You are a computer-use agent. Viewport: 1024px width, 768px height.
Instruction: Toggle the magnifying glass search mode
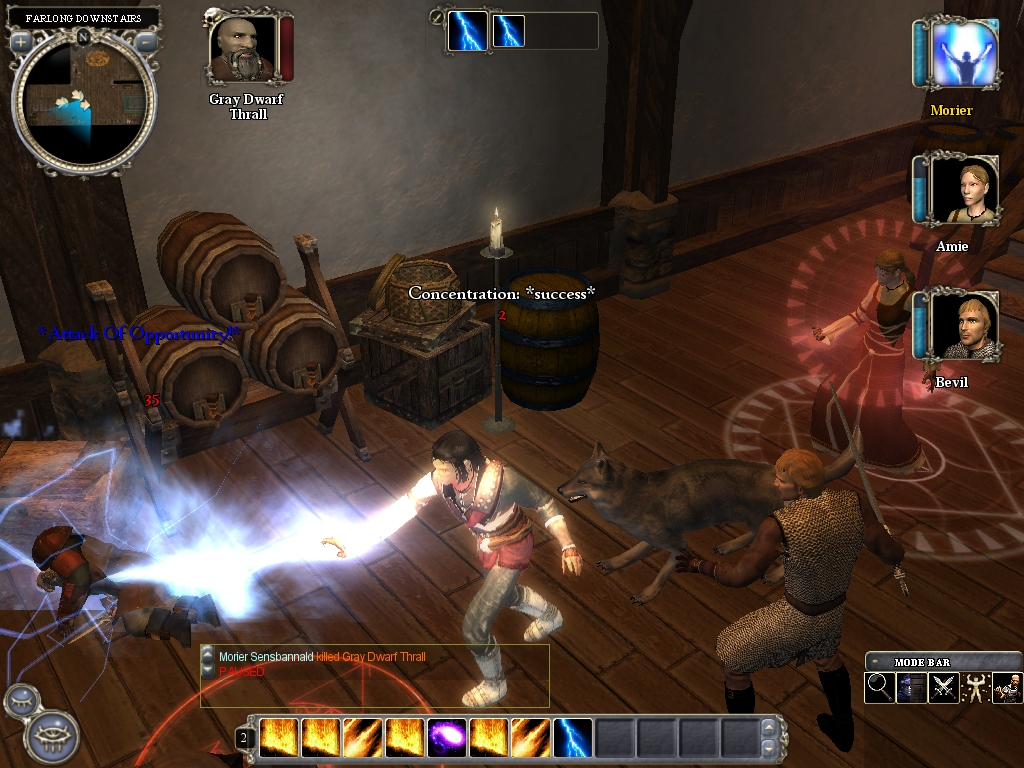880,688
